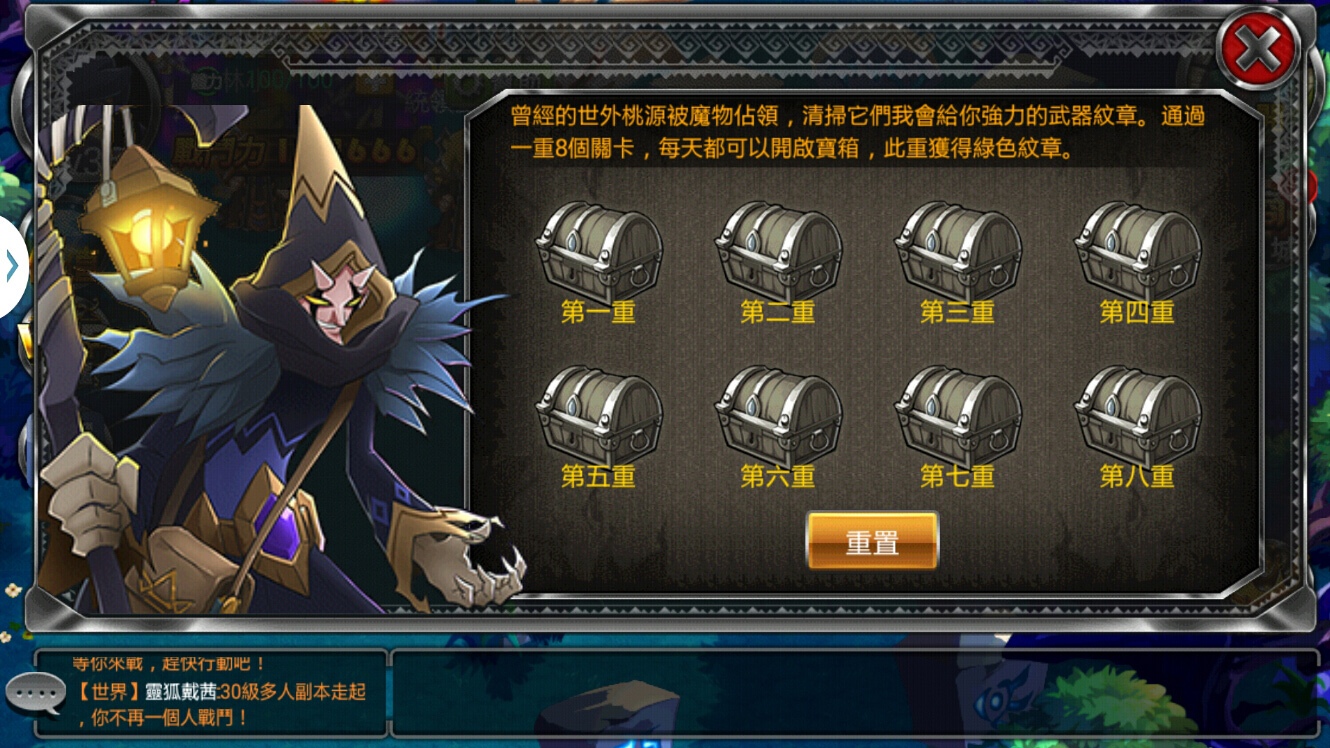
Task: Expand the left edge side panel arrow
Action: 12,264
